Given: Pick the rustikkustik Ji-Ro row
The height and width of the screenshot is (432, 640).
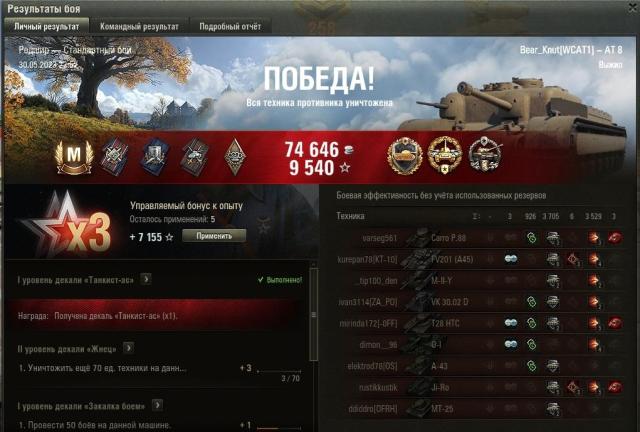Looking at the screenshot, I should (x=480, y=386).
